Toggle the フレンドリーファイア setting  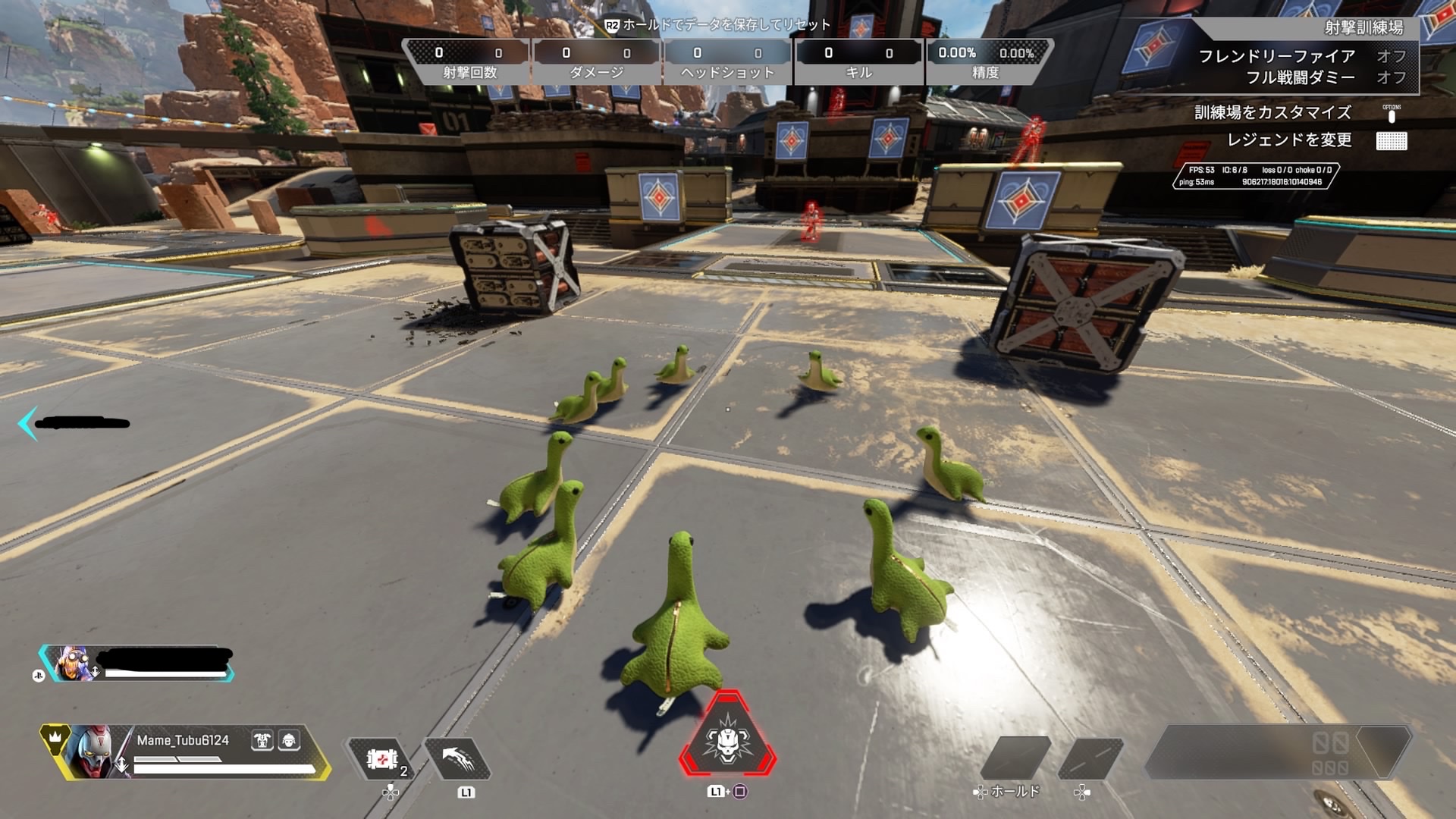pyautogui.click(x=1301, y=56)
